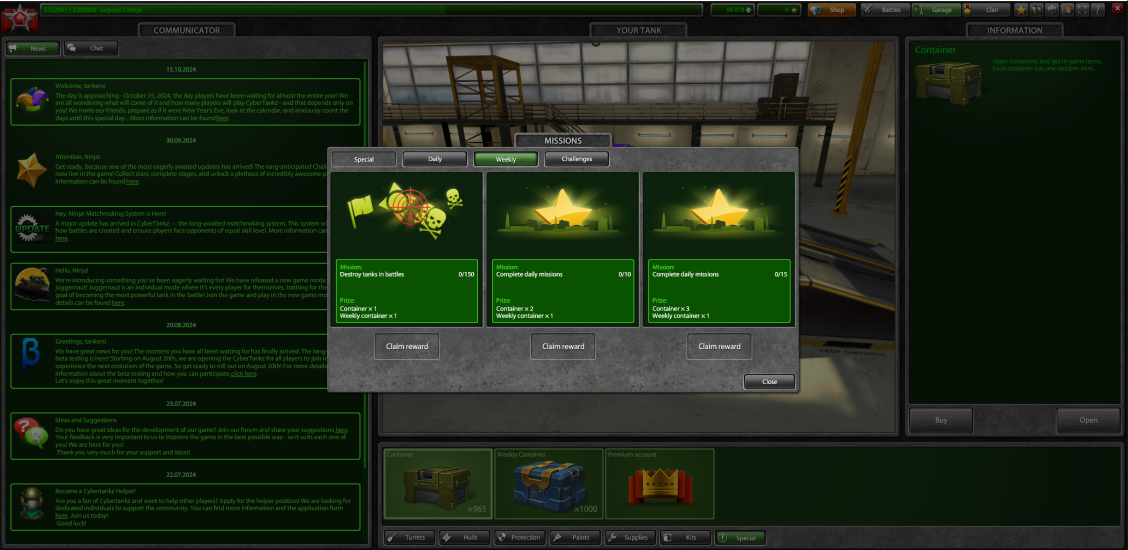Claim reward for Destroy tanks mission
This screenshot has height=550, width=1128.
coord(408,346)
